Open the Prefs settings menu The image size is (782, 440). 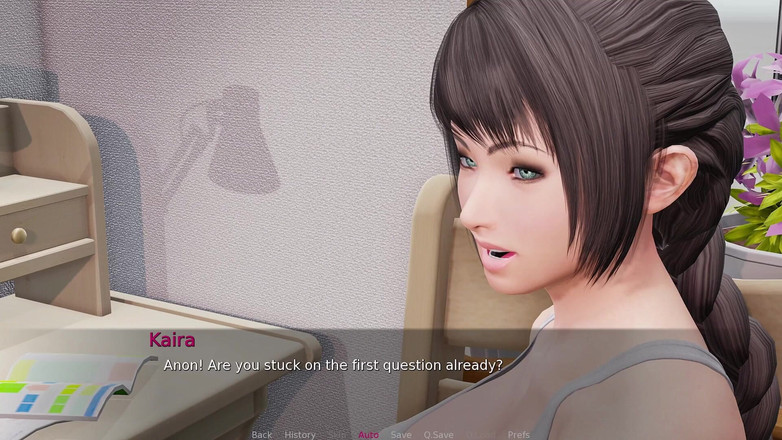(x=519, y=435)
